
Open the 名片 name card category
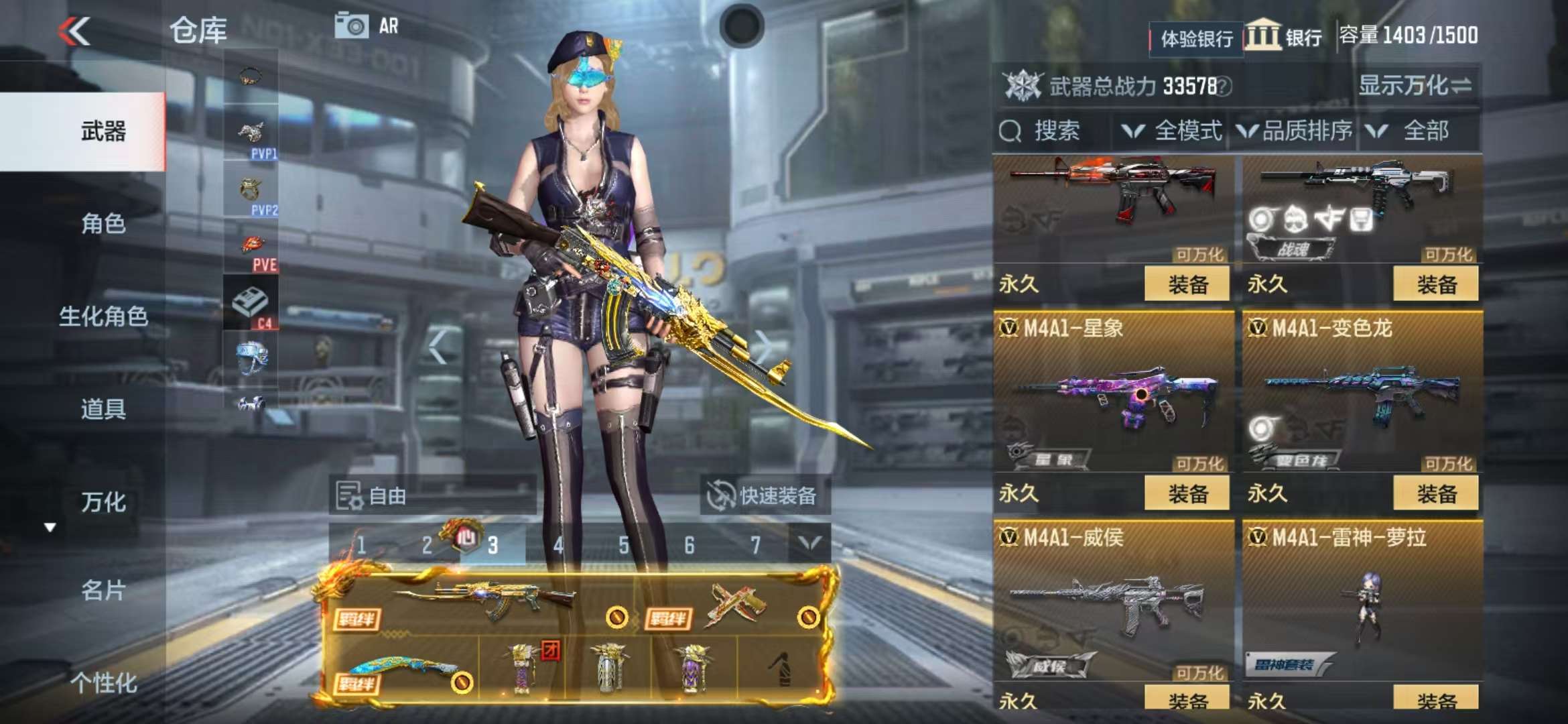pyautogui.click(x=103, y=591)
